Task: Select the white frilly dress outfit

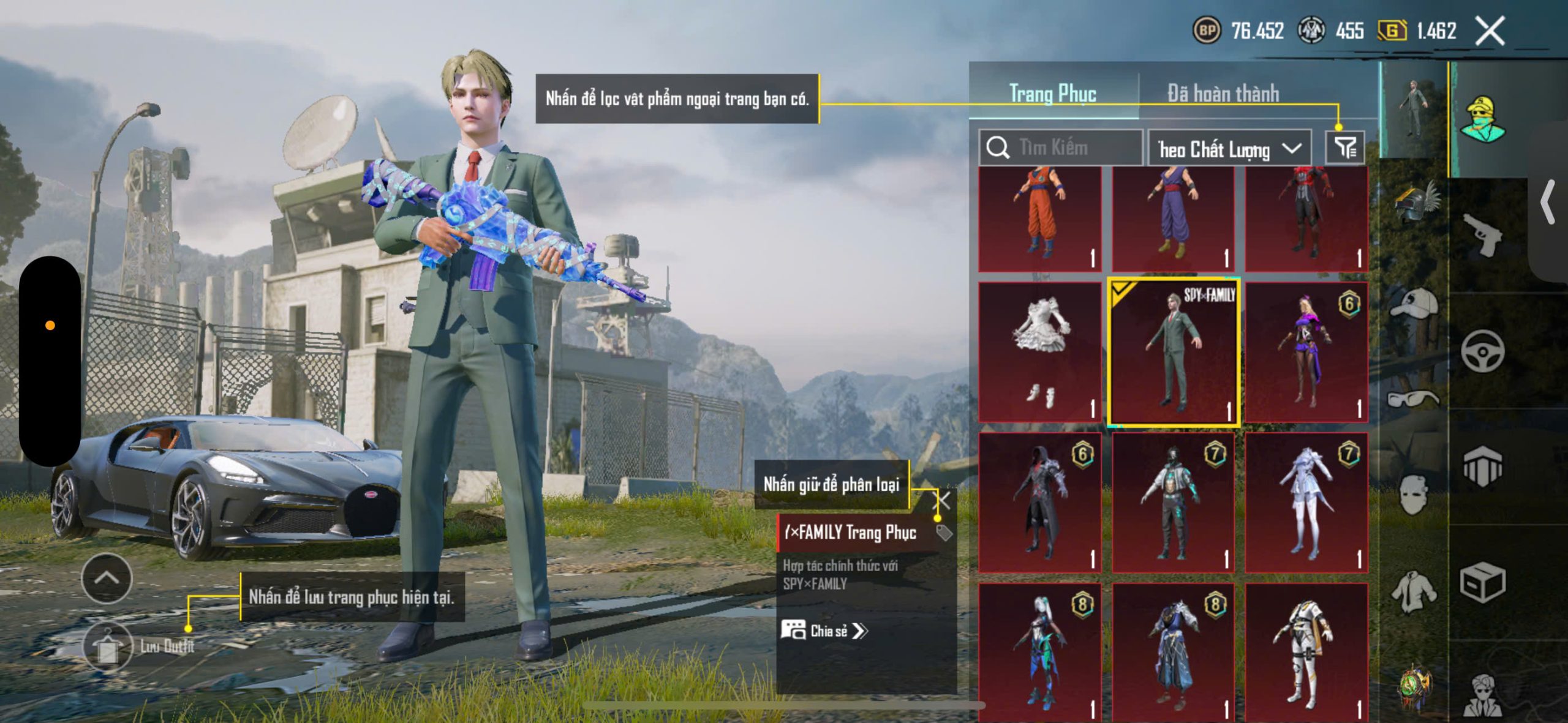Action: click(x=1039, y=352)
